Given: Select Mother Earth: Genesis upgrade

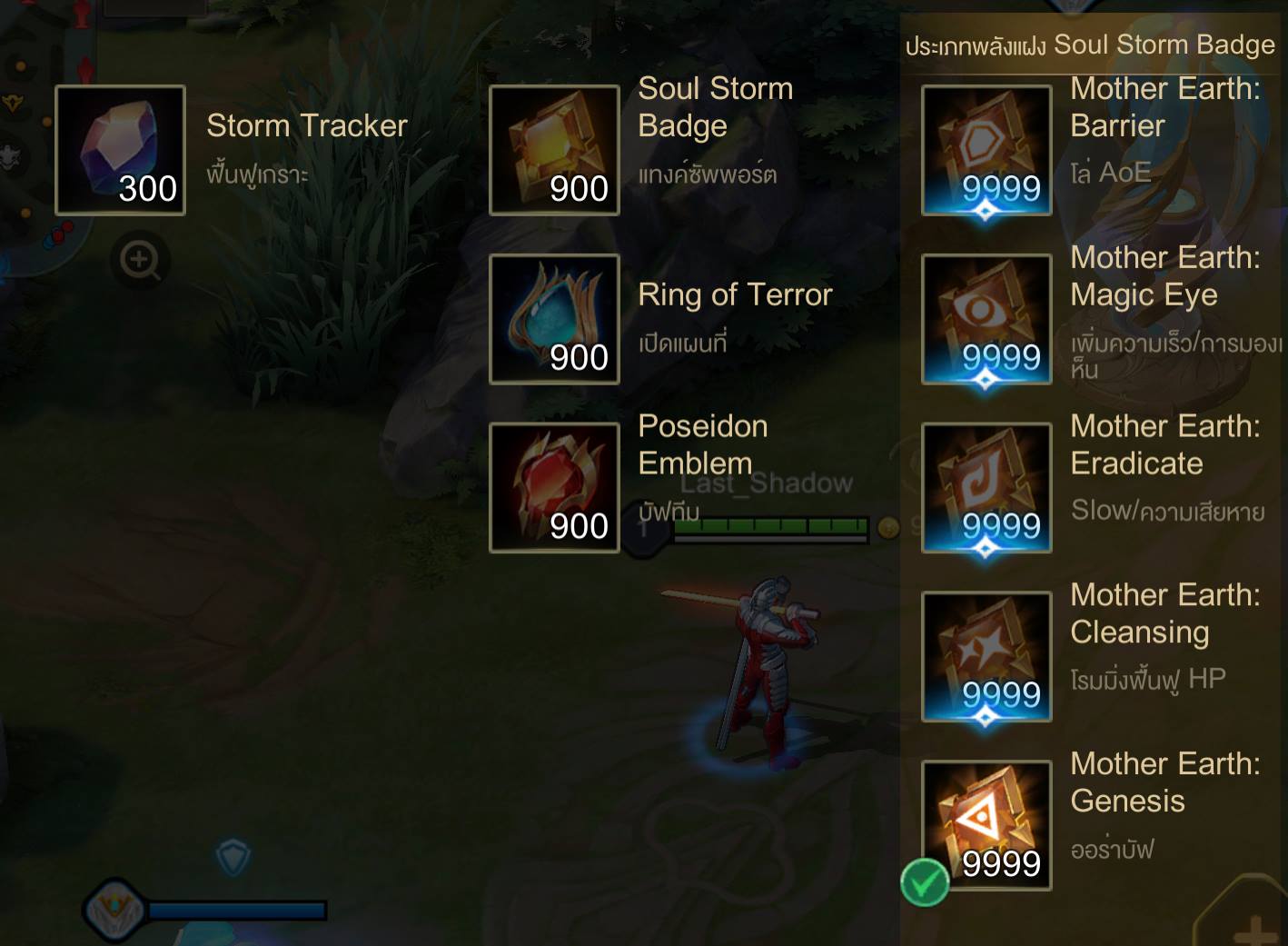Looking at the screenshot, I should point(986,825).
